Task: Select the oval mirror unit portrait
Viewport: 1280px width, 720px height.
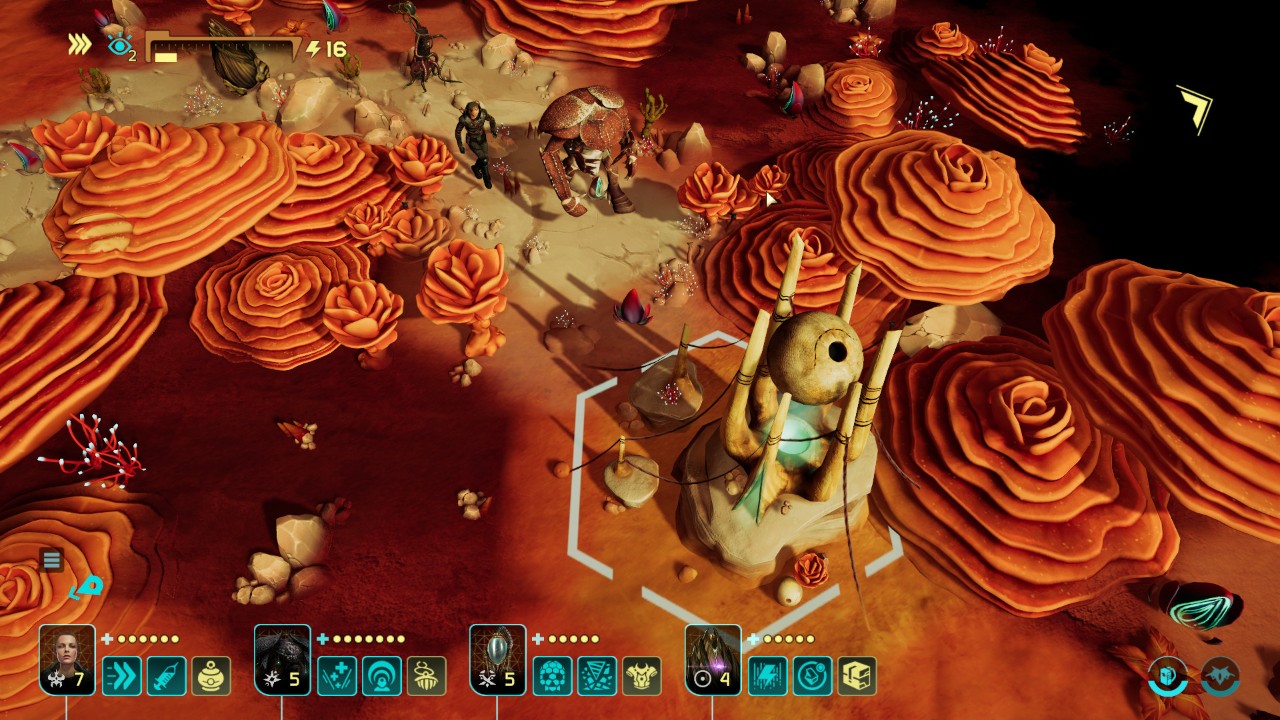Action: [498, 657]
